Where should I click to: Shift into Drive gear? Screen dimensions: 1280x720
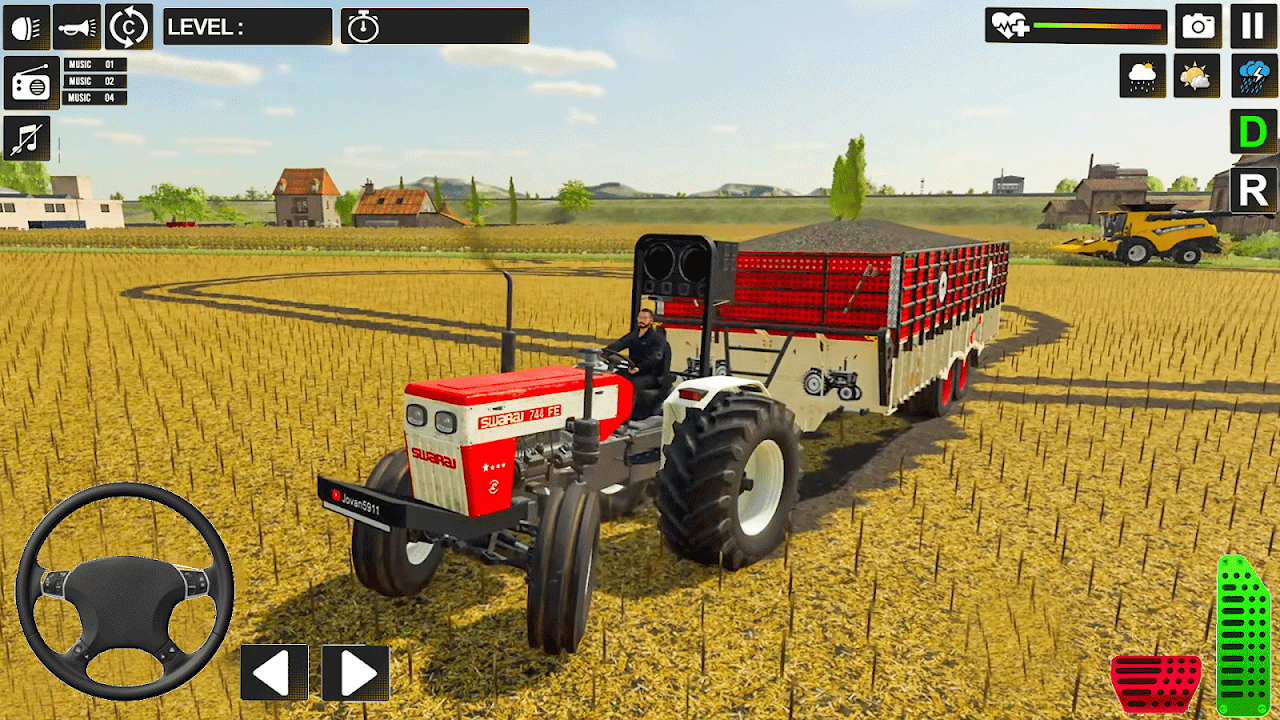click(1252, 133)
